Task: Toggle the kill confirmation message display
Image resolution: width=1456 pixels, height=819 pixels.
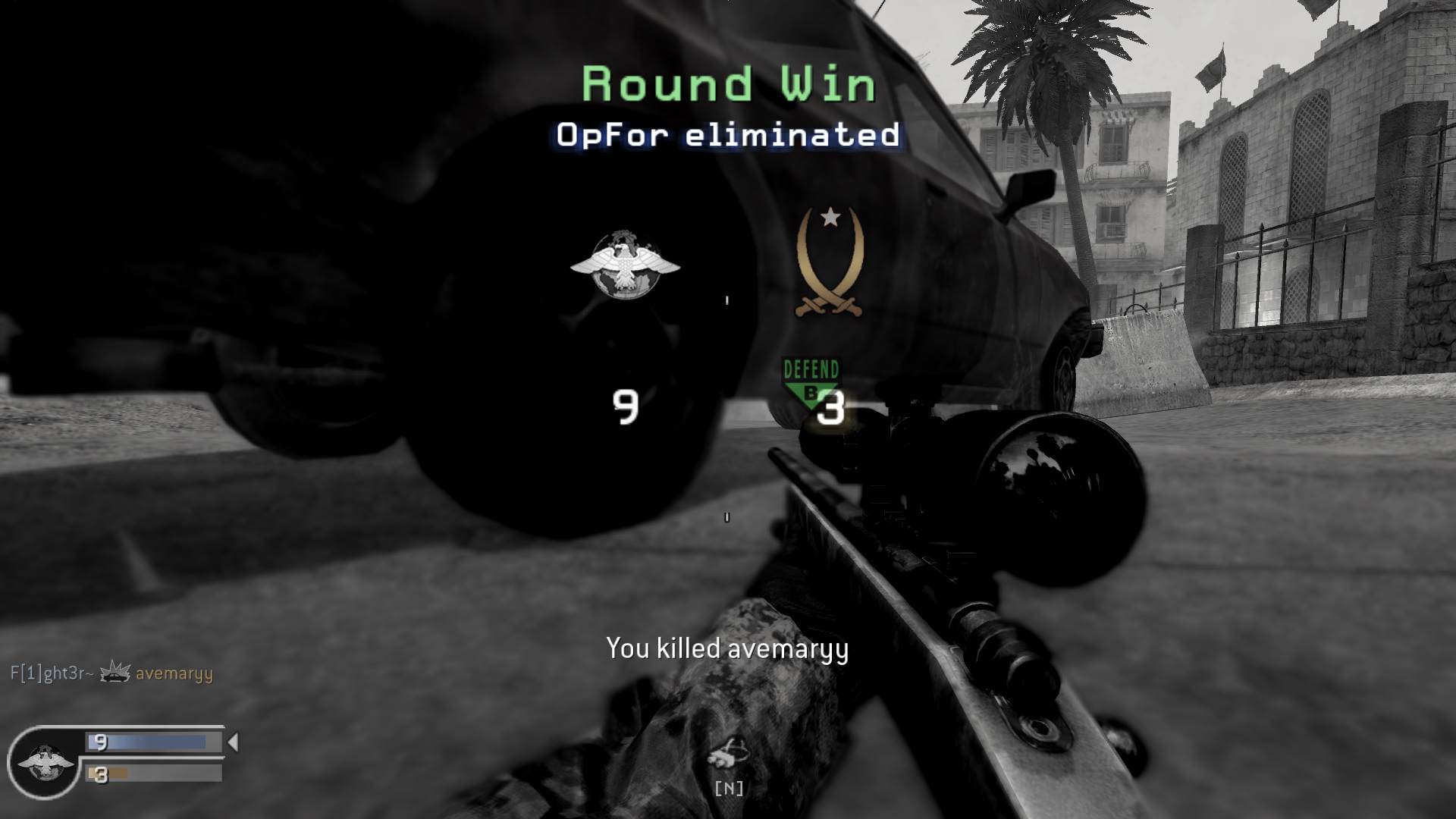Action: click(x=728, y=648)
